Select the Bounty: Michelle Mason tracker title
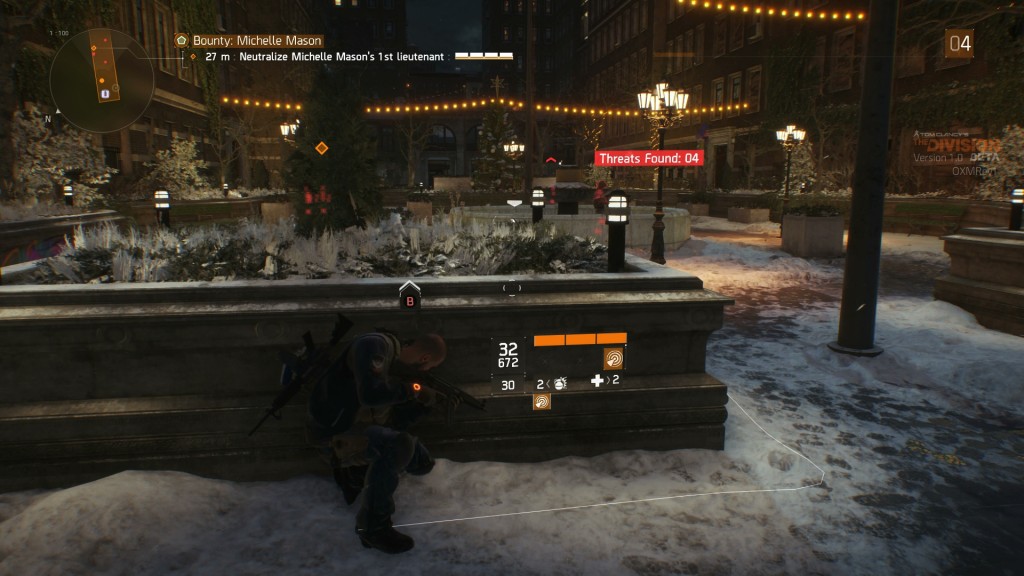 click(x=257, y=40)
